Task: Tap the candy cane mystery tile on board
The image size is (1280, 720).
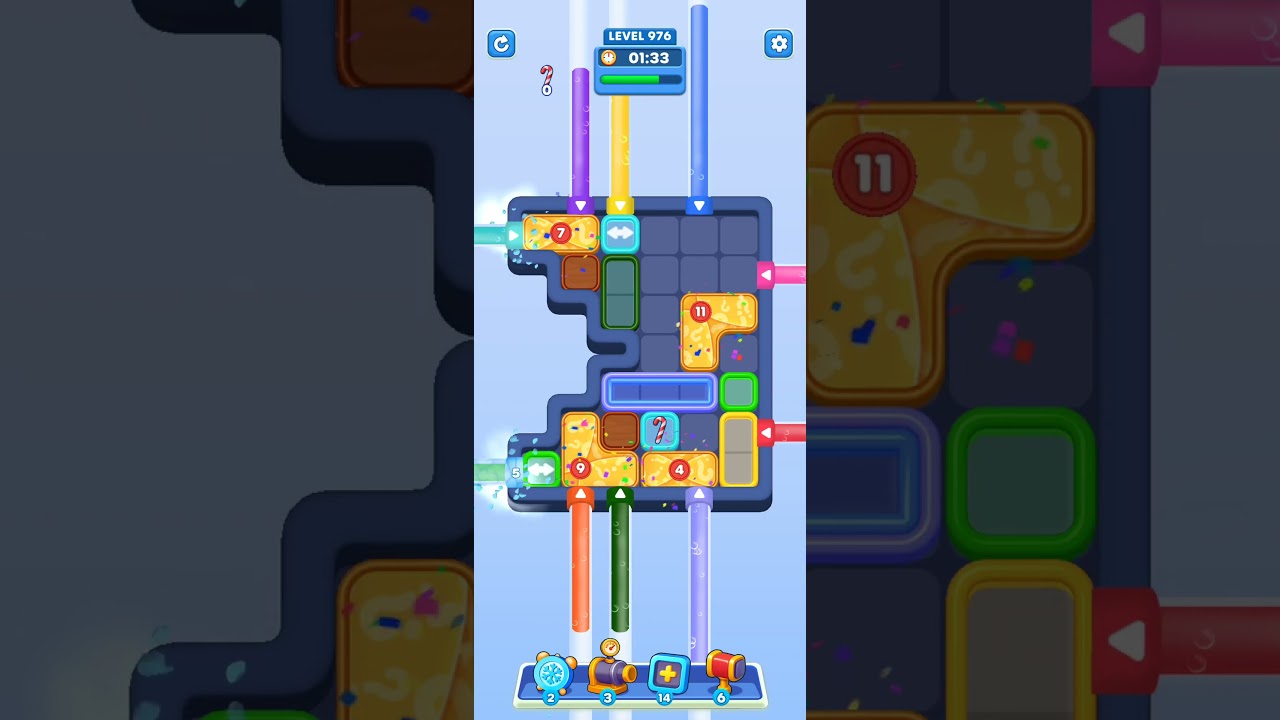Action: (x=660, y=430)
